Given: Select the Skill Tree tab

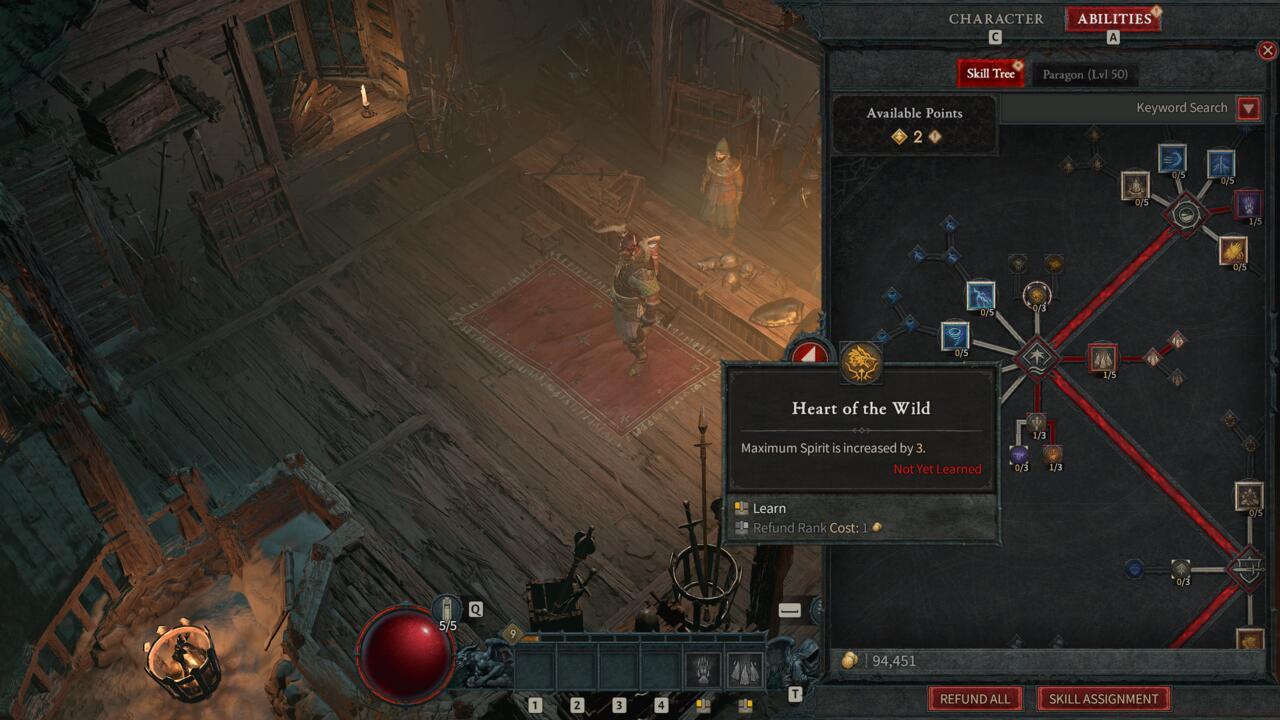Looking at the screenshot, I should (989, 74).
